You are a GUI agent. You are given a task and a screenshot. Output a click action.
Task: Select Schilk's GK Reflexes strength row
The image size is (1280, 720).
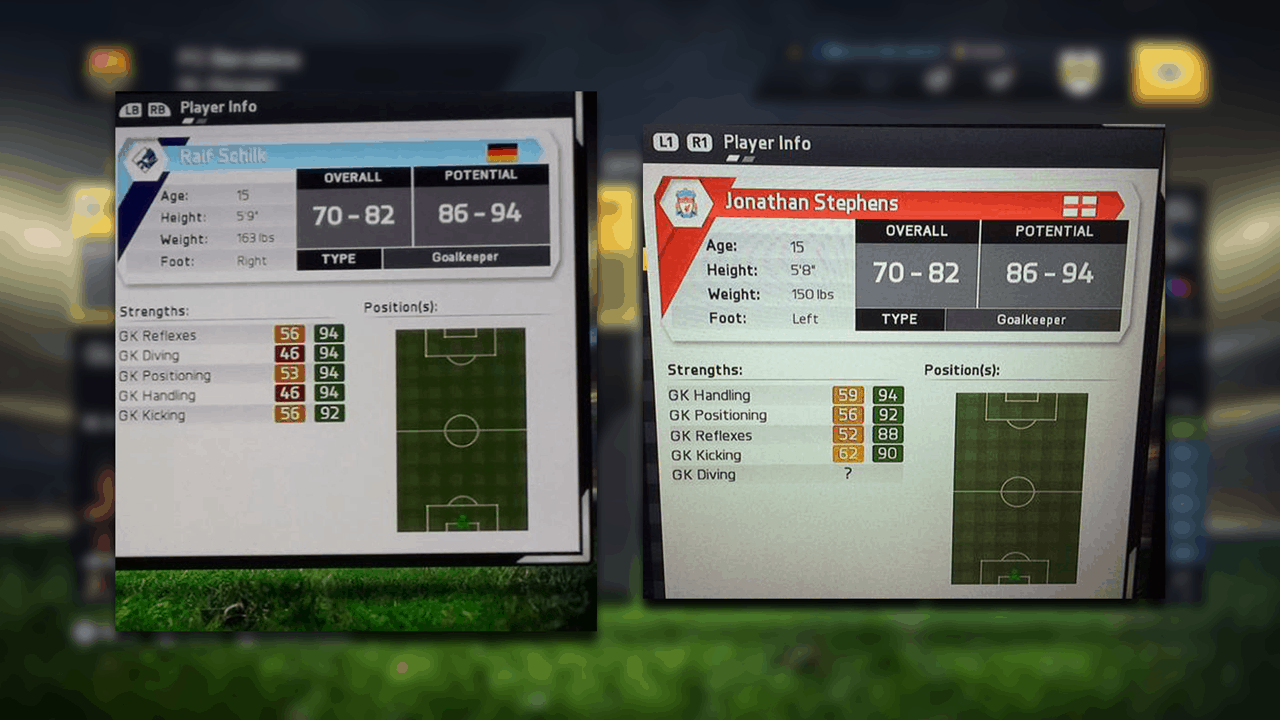(x=230, y=335)
